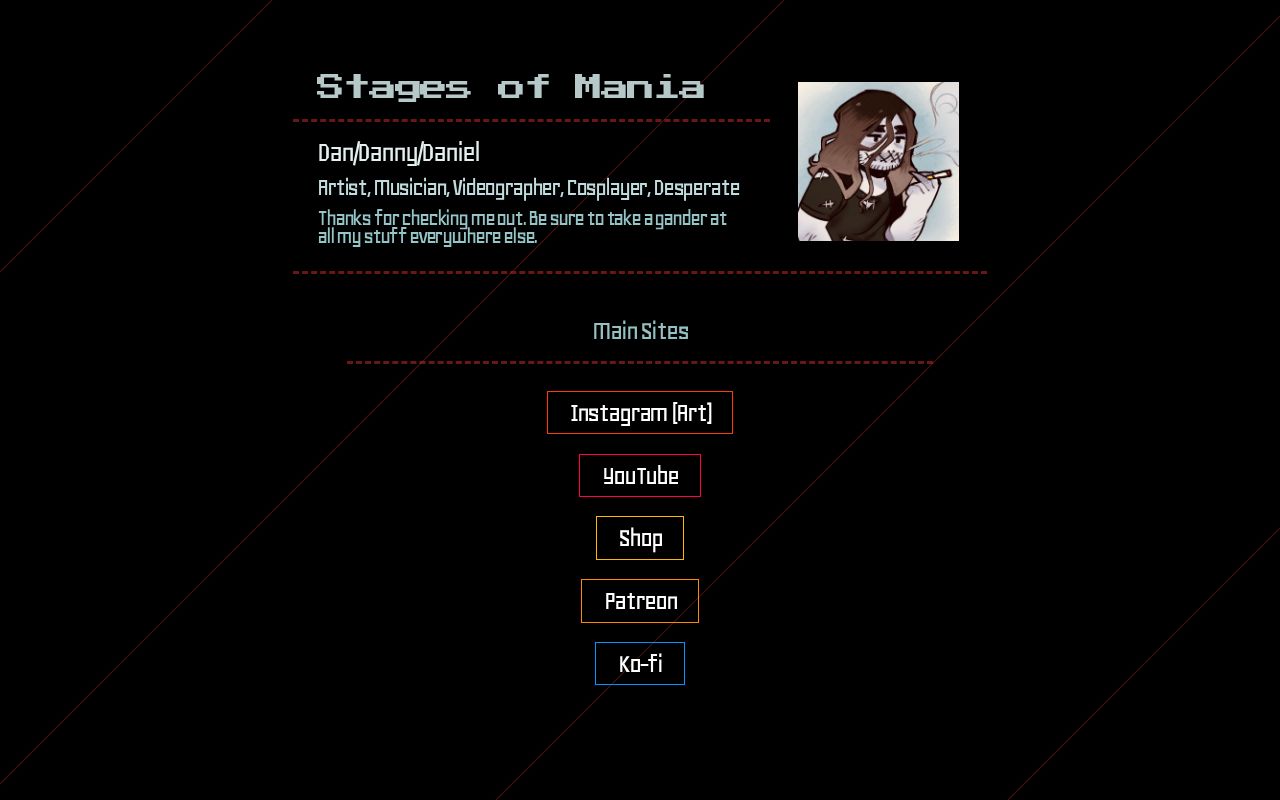Image resolution: width=1280 pixels, height=800 pixels.
Task: Click the dashed divider under the title
Action: [530, 120]
